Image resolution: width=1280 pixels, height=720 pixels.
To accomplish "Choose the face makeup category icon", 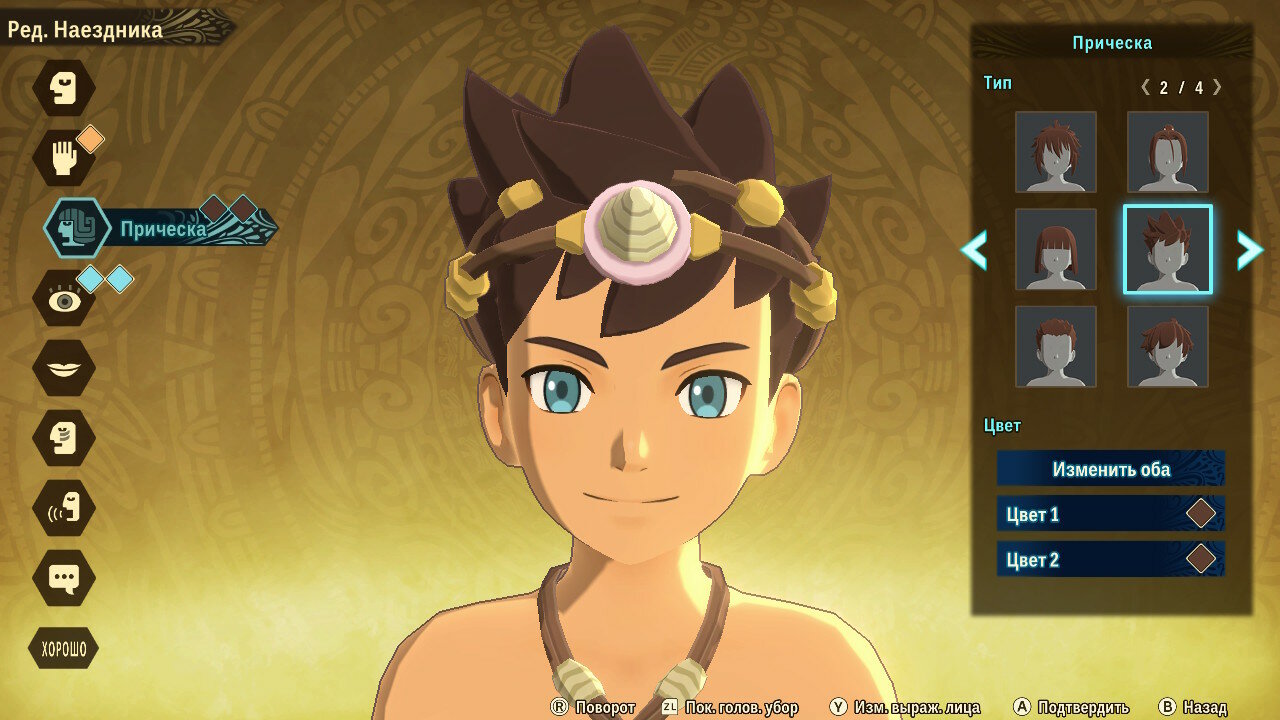I will 64,438.
